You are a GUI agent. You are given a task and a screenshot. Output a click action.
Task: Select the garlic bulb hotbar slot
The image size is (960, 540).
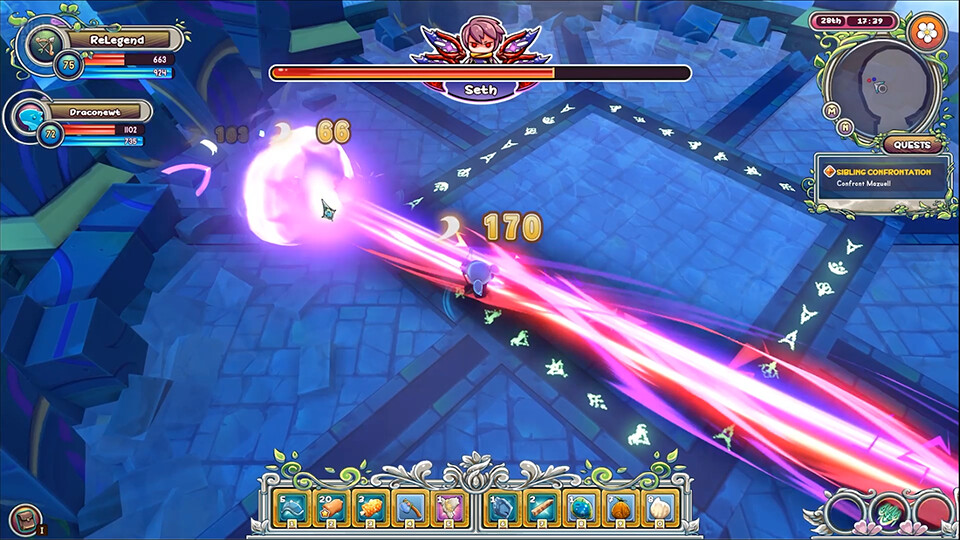point(658,509)
